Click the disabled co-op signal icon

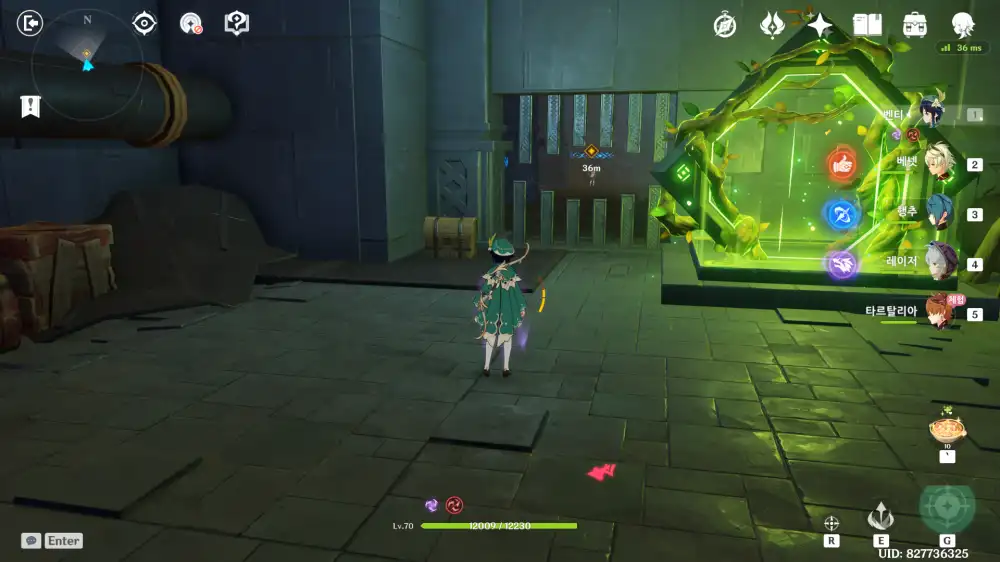pyautogui.click(x=190, y=23)
